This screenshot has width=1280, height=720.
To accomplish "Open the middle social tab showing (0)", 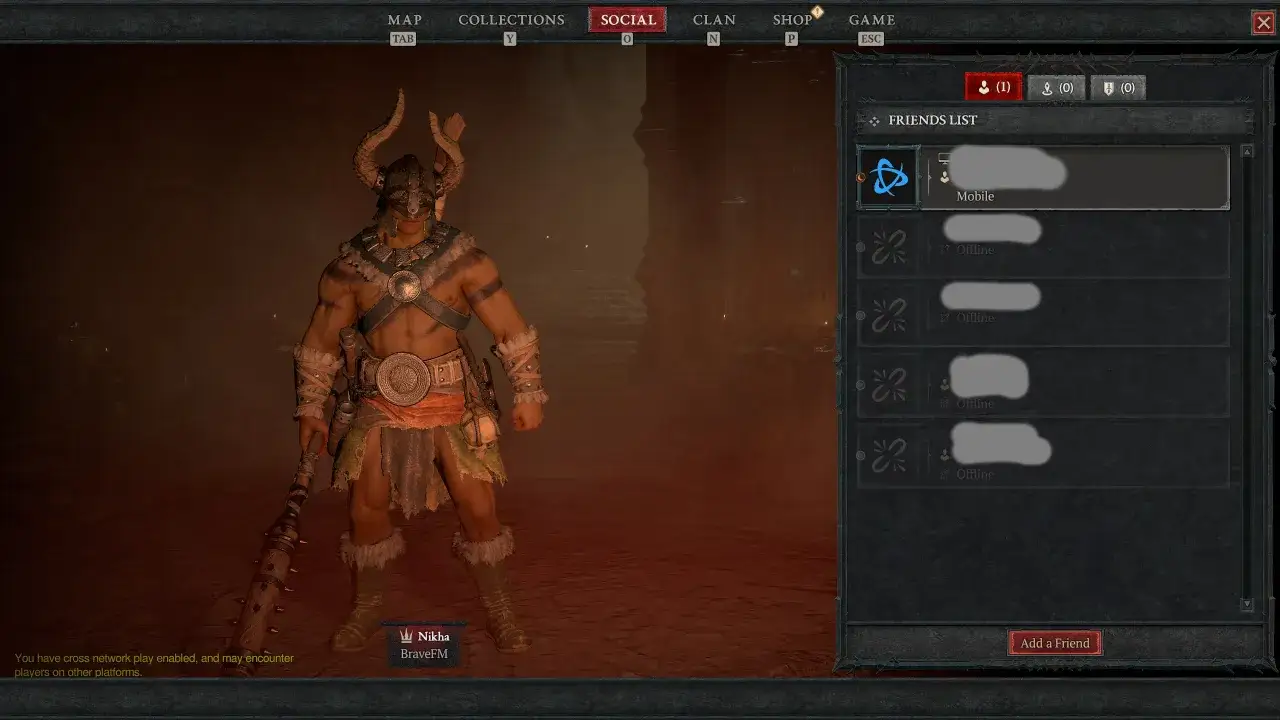I will pos(1056,87).
